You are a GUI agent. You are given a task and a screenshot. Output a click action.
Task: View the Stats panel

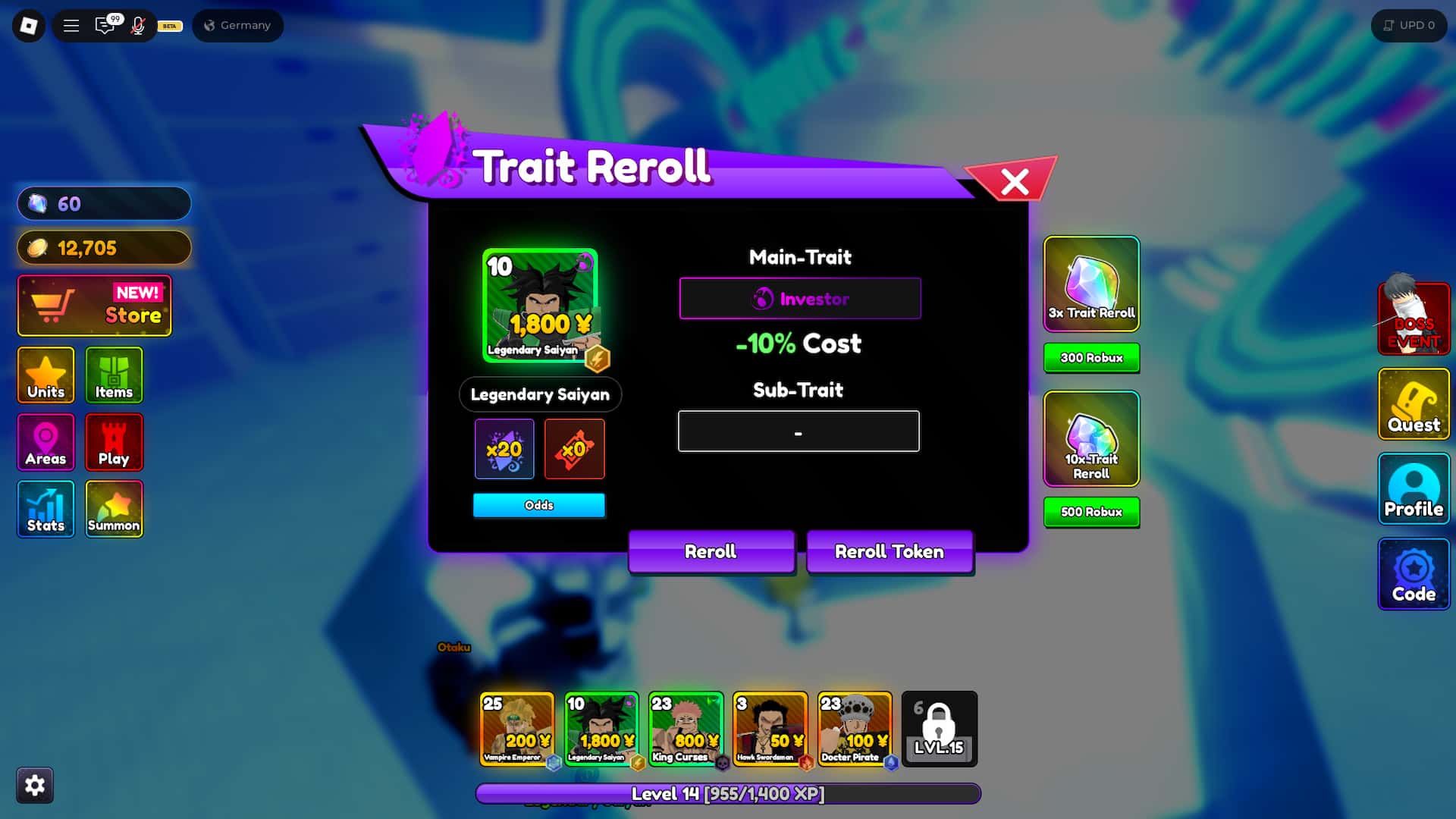45,509
